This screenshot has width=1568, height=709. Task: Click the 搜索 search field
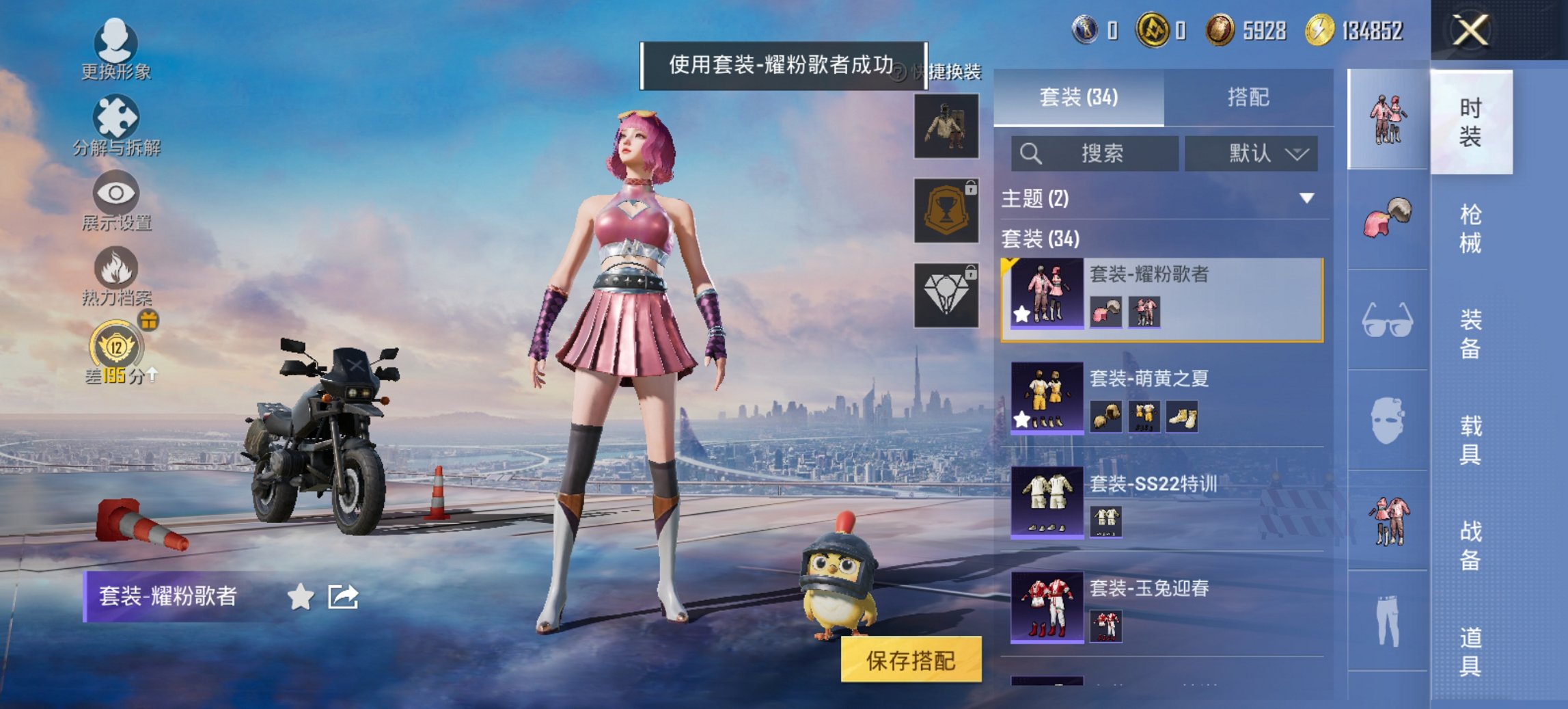[1093, 153]
